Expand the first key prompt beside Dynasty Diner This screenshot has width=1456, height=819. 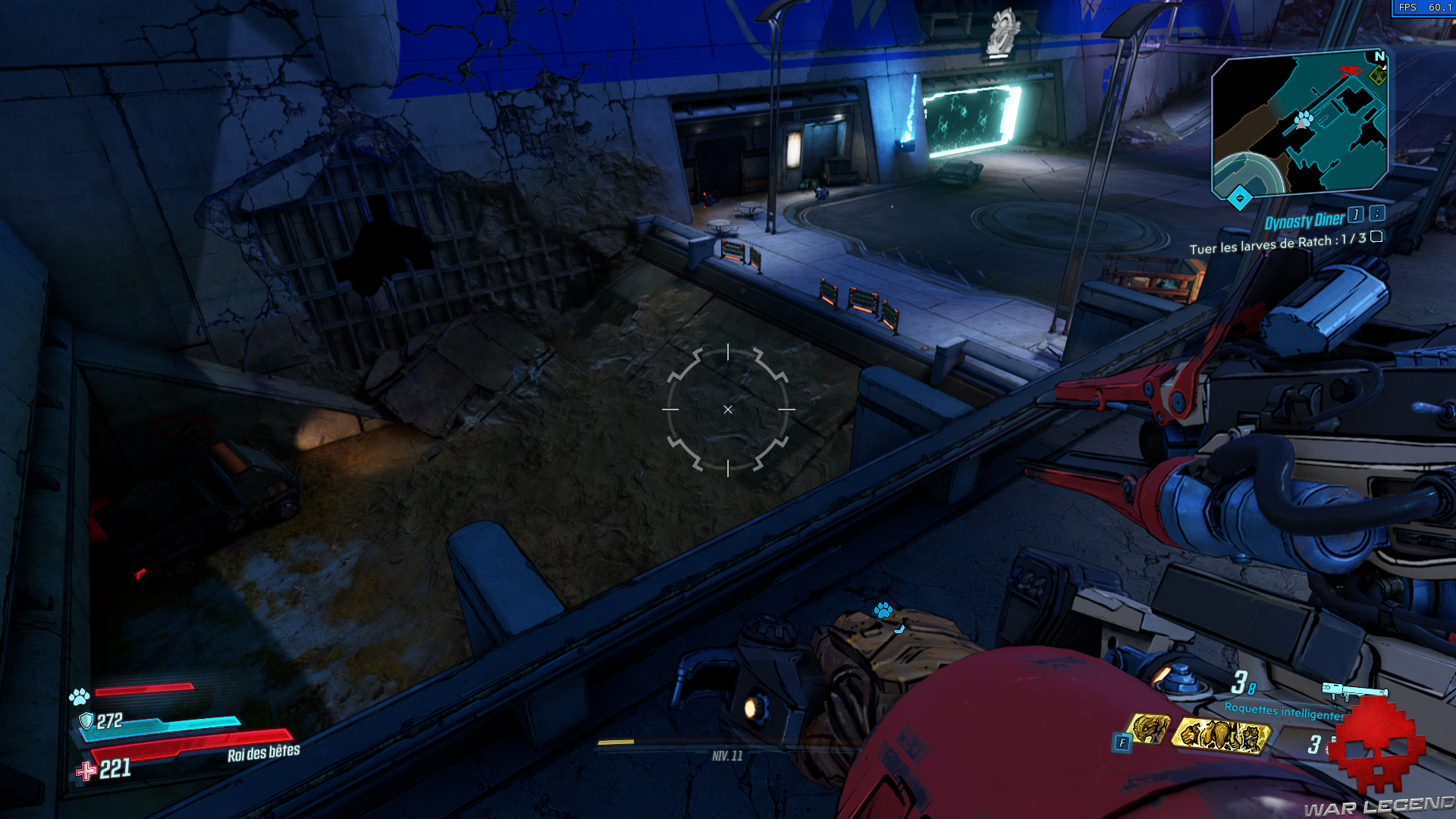tap(1355, 216)
